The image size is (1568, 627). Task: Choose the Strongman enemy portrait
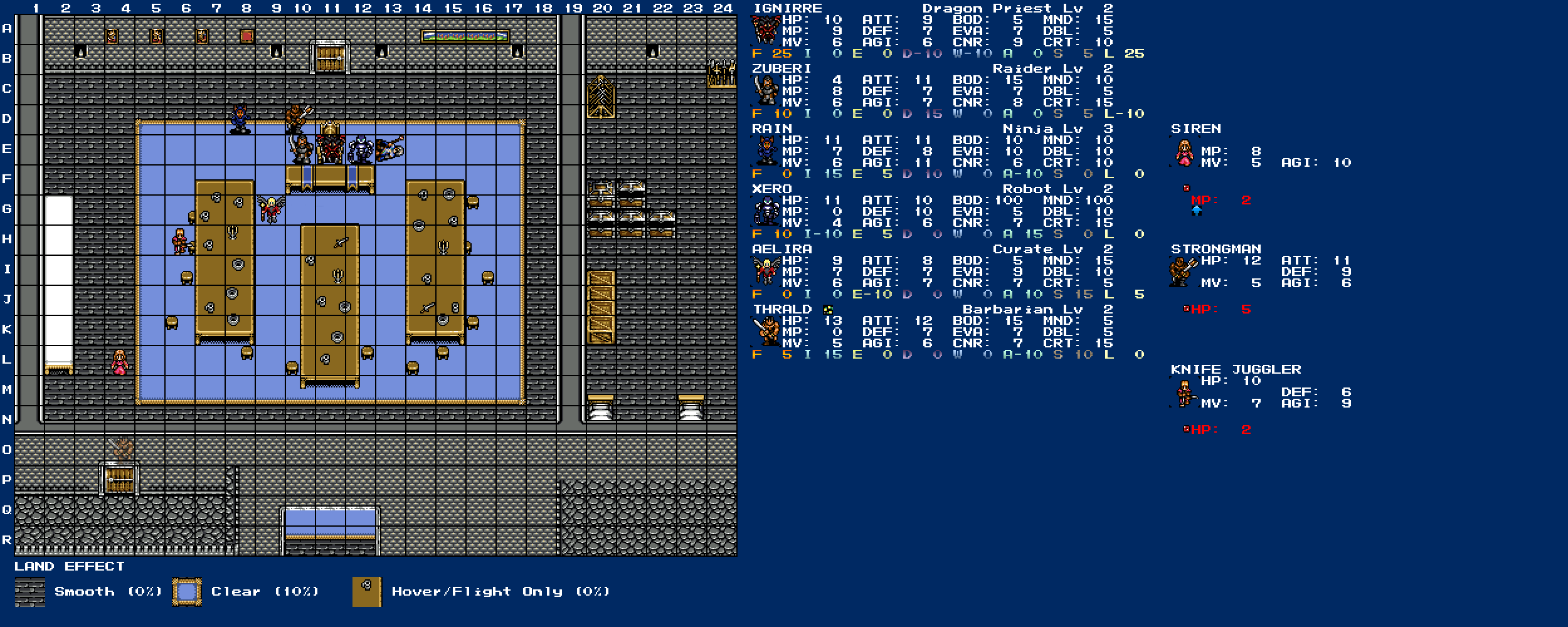click(1183, 272)
